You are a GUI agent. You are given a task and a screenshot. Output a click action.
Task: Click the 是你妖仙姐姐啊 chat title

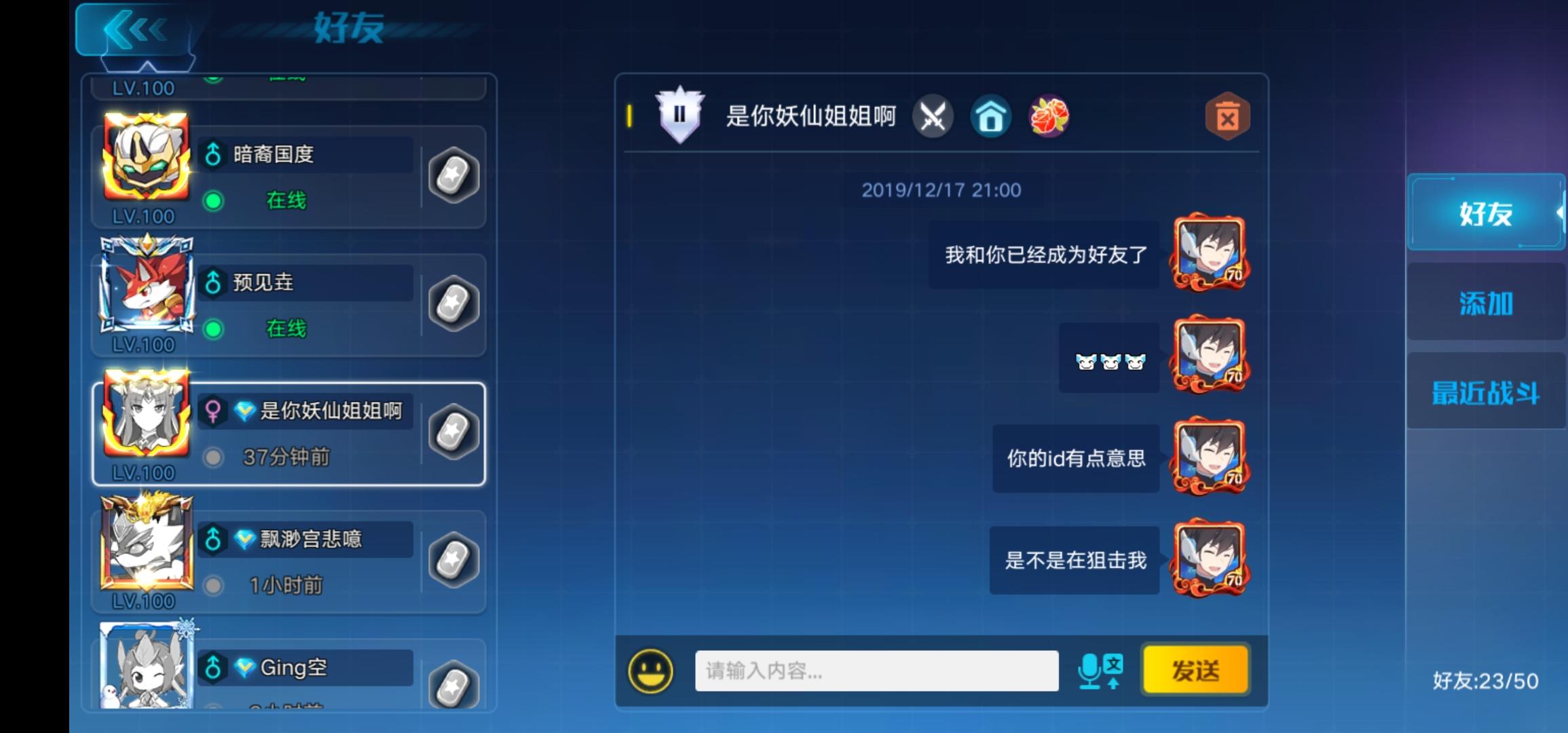(x=813, y=115)
